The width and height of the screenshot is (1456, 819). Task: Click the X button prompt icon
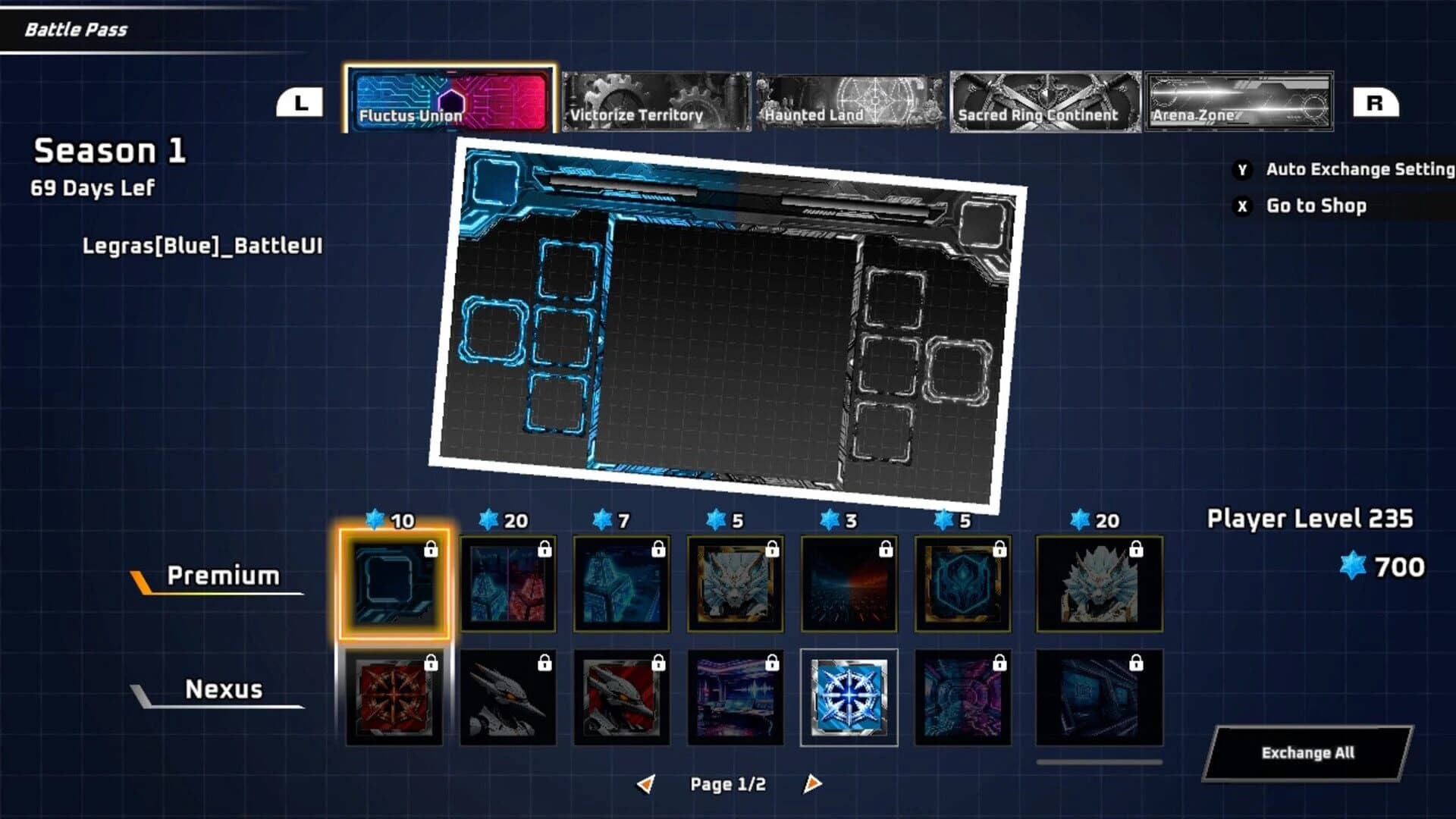(1241, 206)
